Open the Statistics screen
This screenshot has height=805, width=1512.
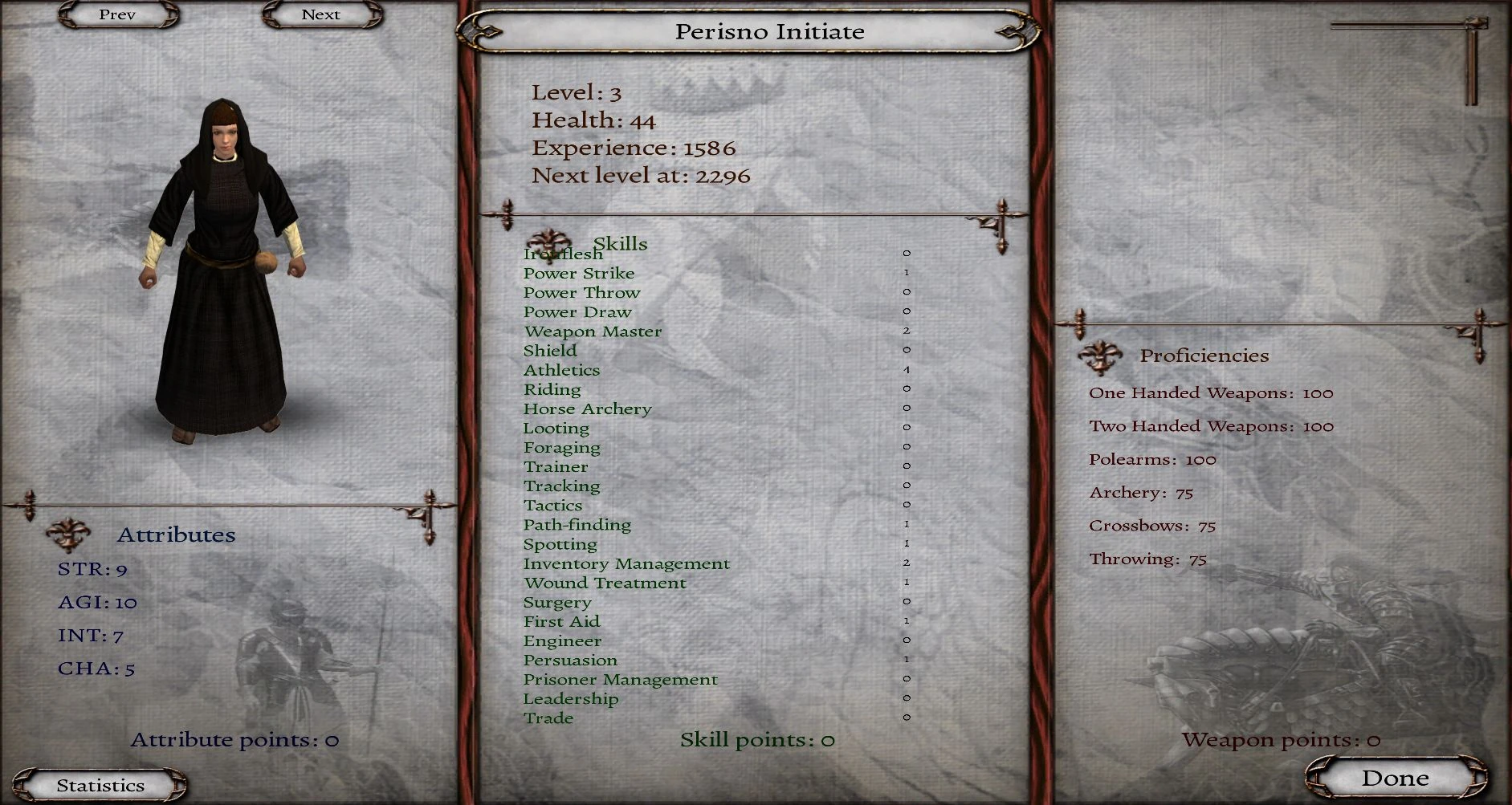pos(100,784)
